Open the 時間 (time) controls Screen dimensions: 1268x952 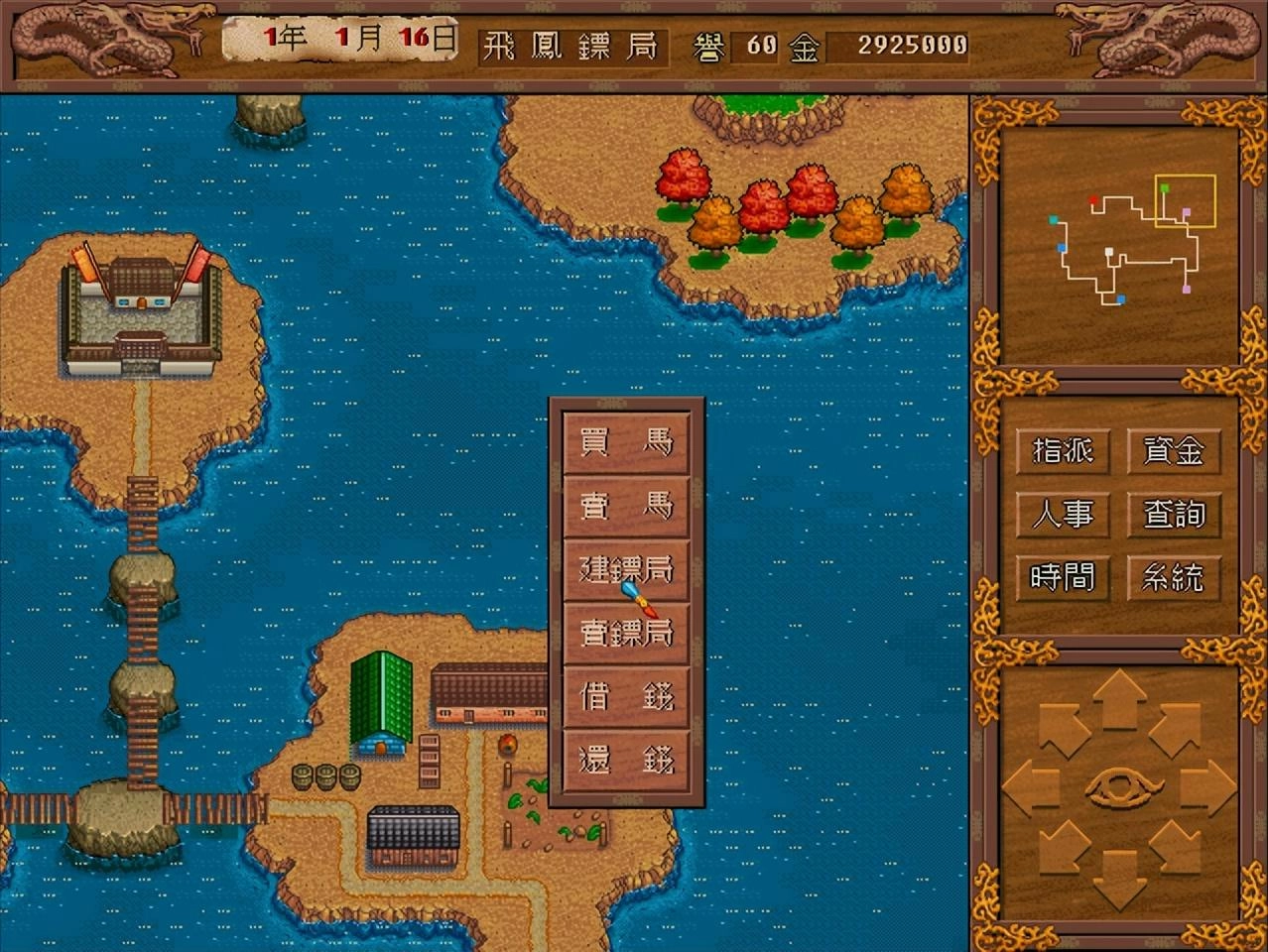tap(1063, 576)
